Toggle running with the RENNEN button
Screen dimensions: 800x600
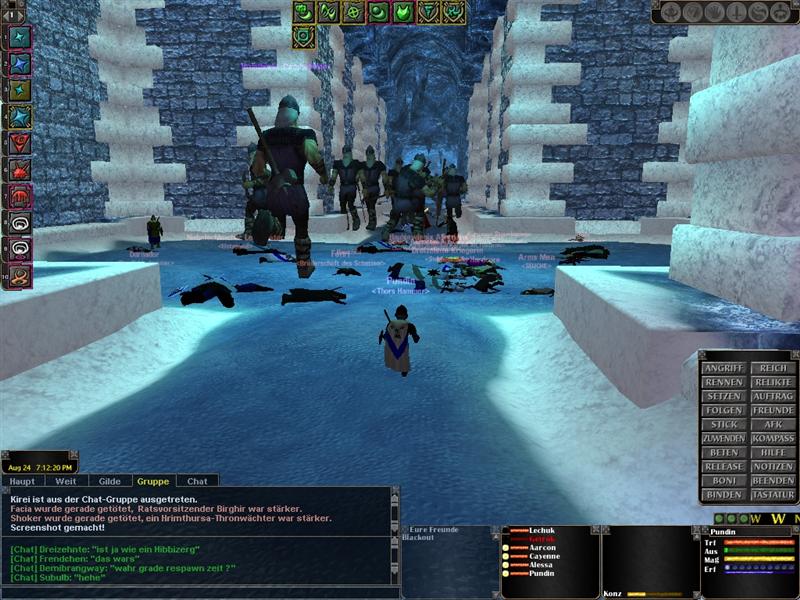click(x=723, y=382)
